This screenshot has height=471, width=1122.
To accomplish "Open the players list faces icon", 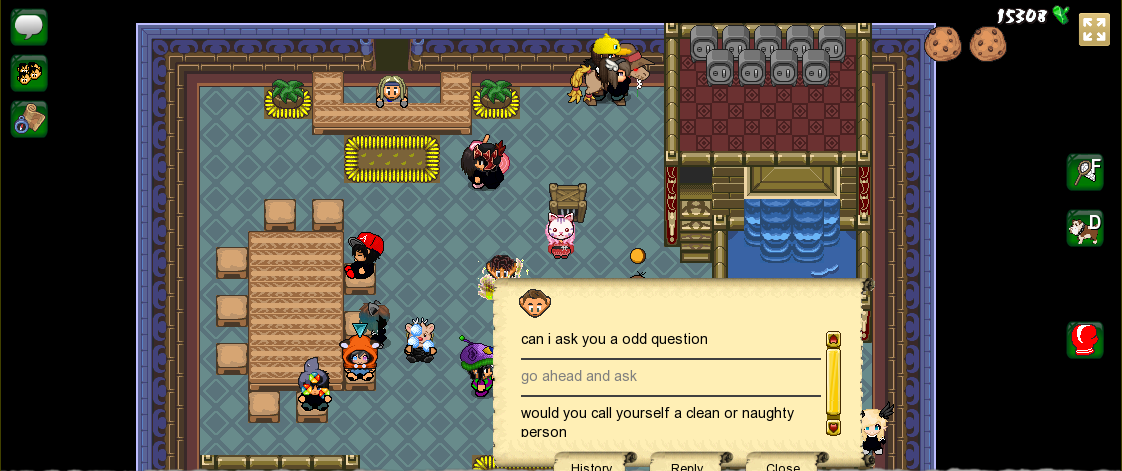I will (29, 73).
